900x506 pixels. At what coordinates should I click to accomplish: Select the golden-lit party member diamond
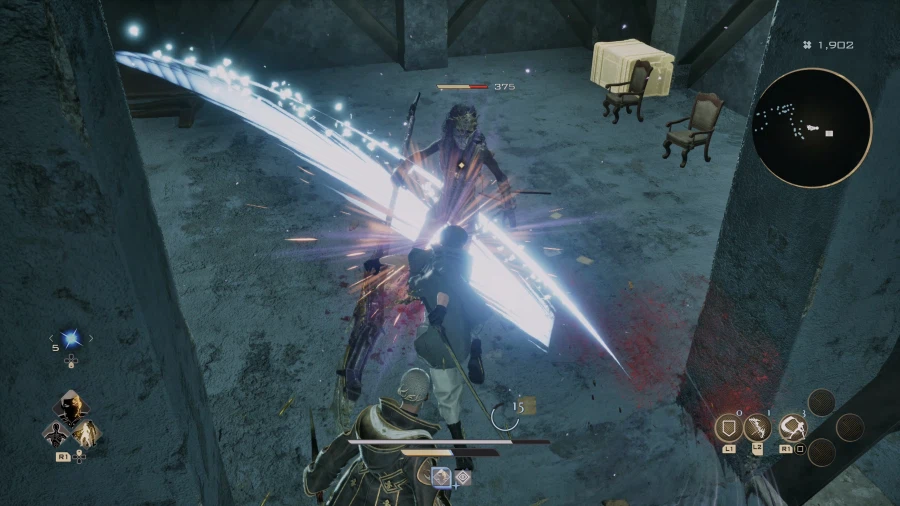point(88,433)
